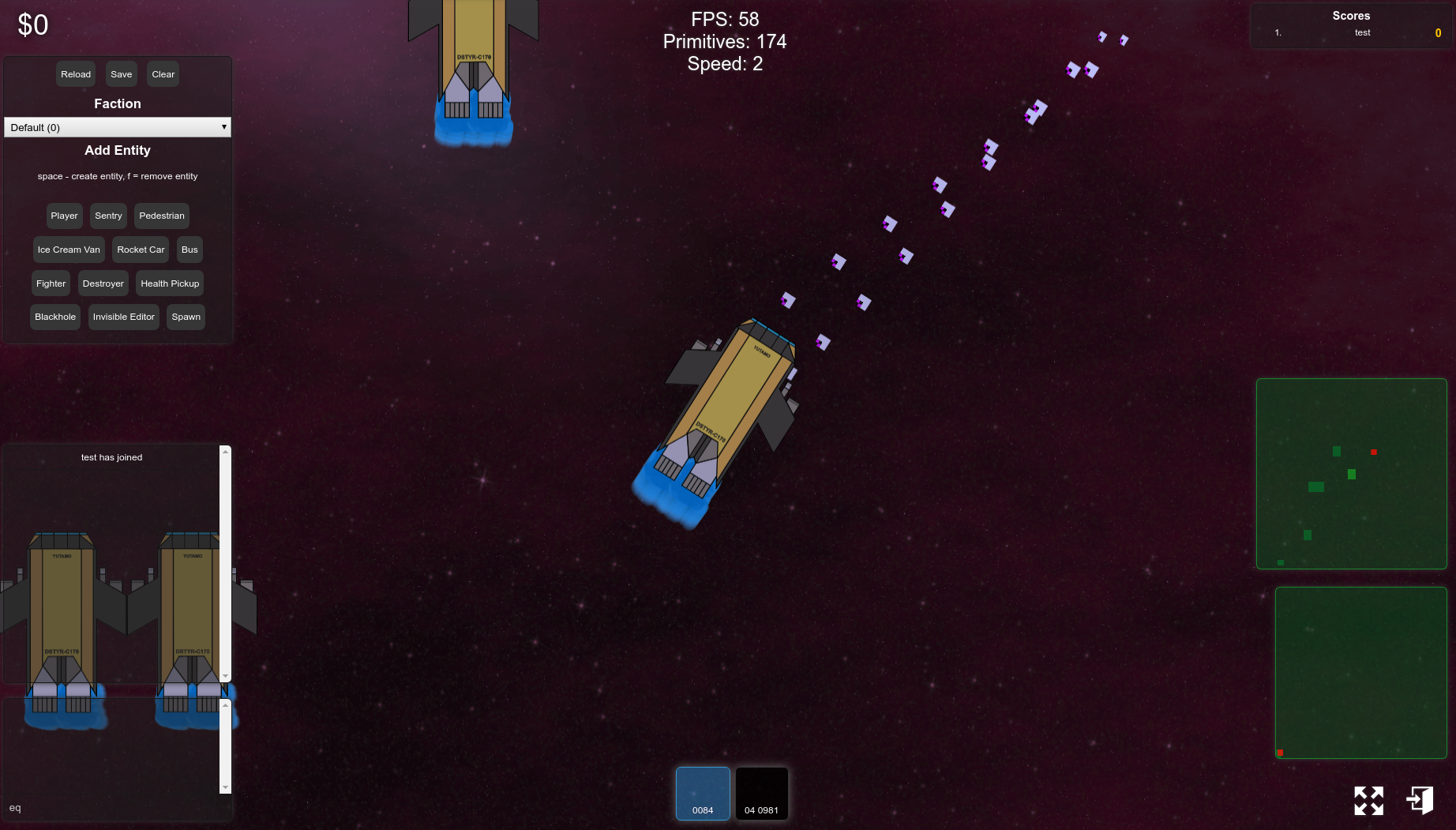
Task: Pick the Fighter ship entity
Action: pos(51,284)
